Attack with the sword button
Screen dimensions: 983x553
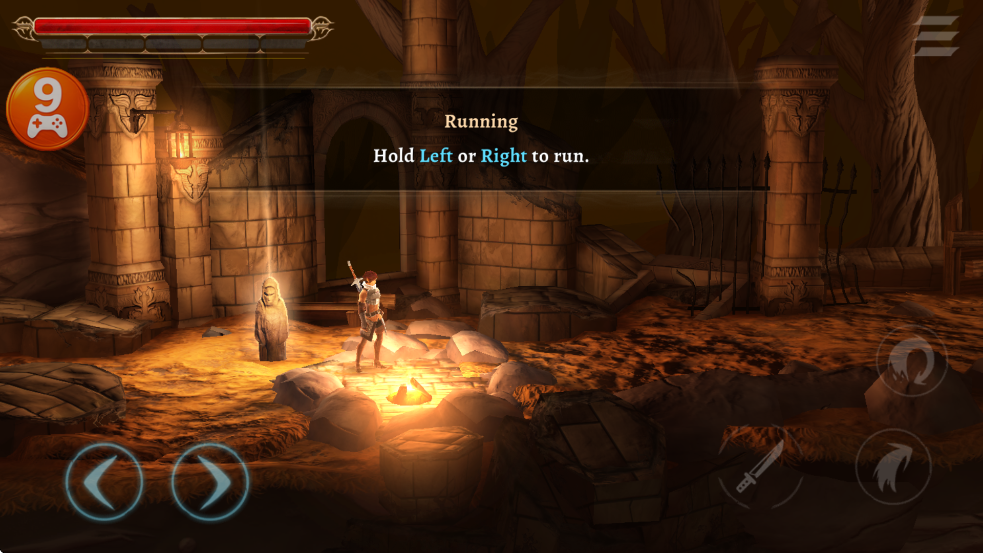pyautogui.click(x=760, y=468)
